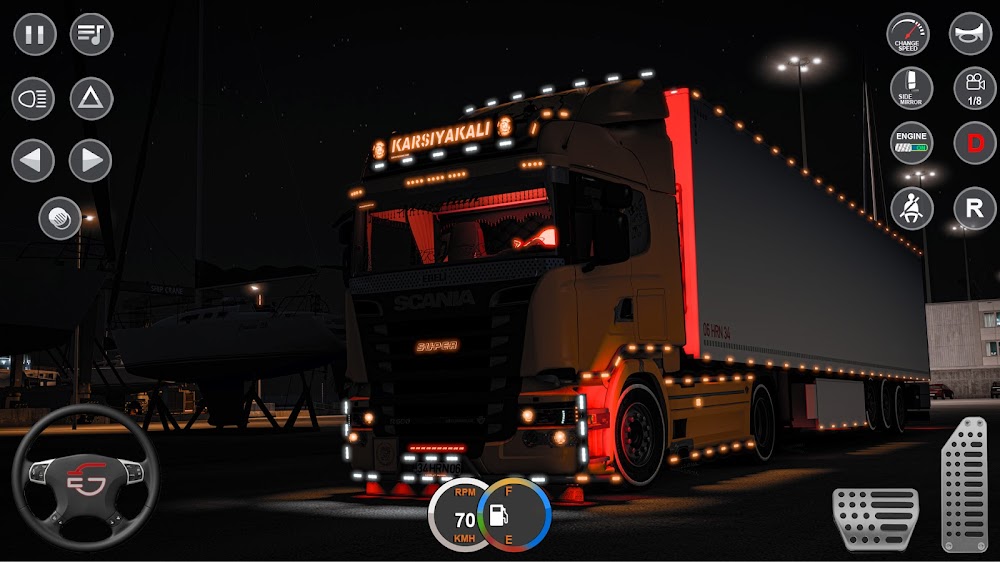Shift into Reverse with the R button
The height and width of the screenshot is (562, 1000).
tap(974, 208)
